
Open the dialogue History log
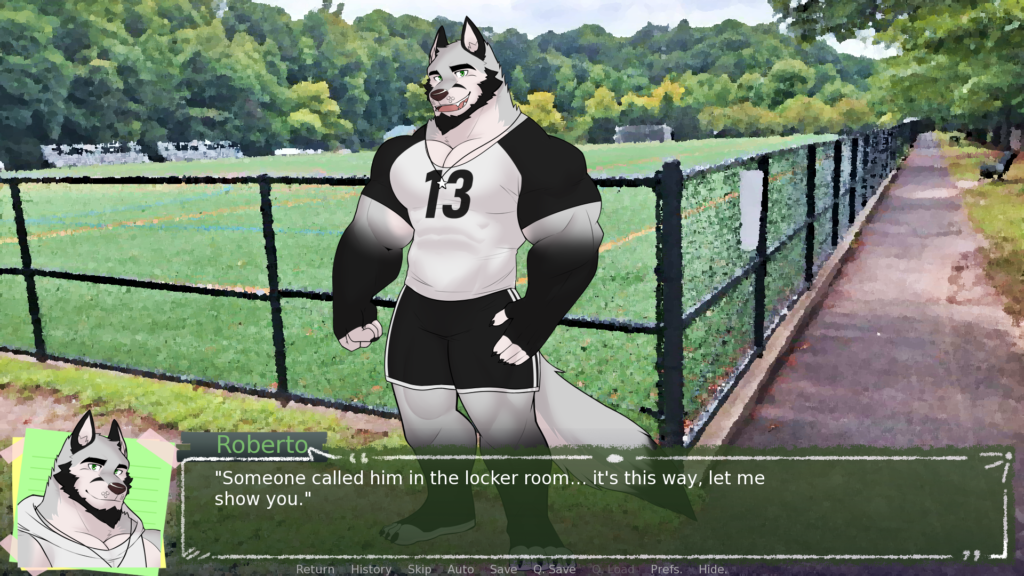371,569
